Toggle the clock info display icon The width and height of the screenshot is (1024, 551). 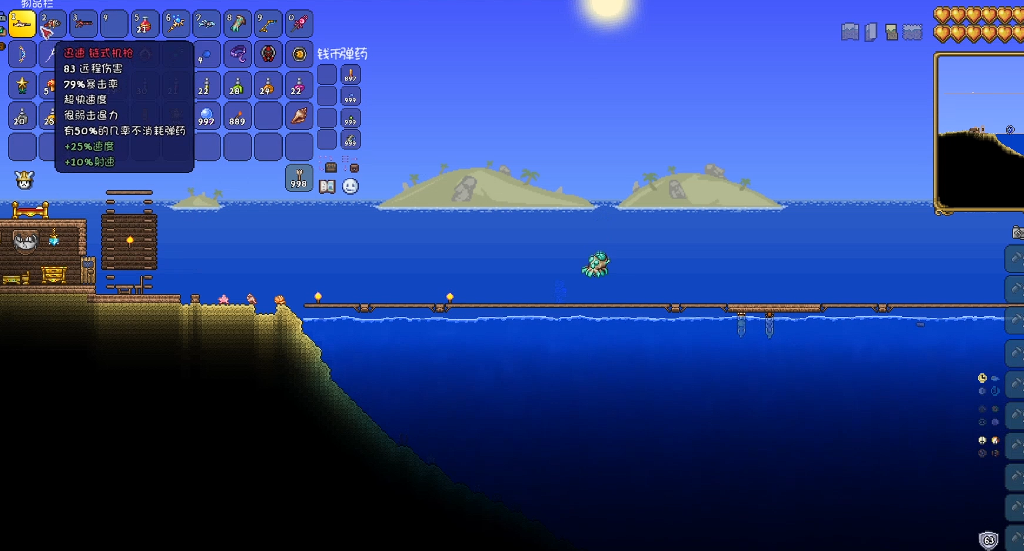(982, 378)
